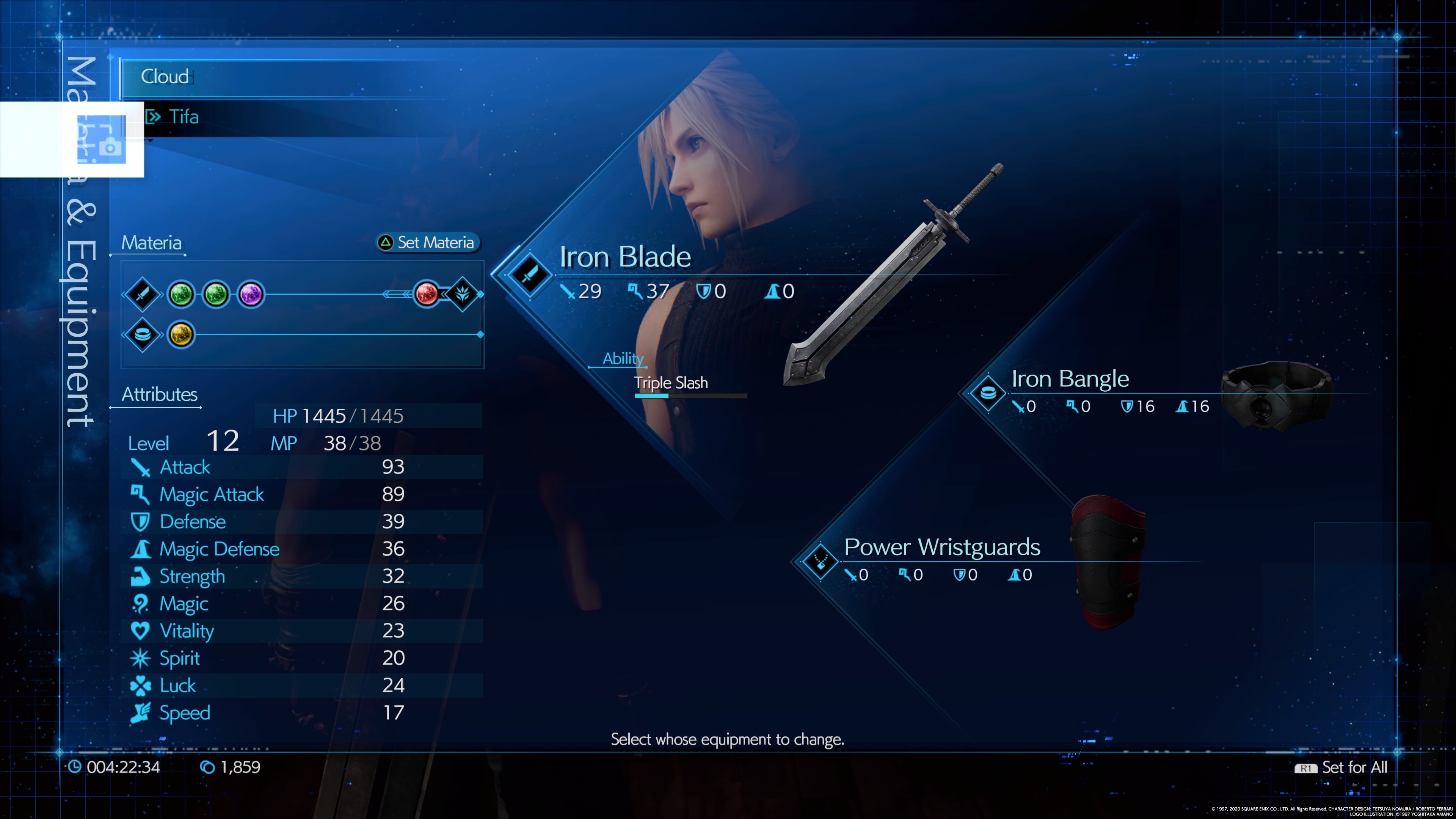Click the screenshot camera overlay icon

tap(102, 140)
